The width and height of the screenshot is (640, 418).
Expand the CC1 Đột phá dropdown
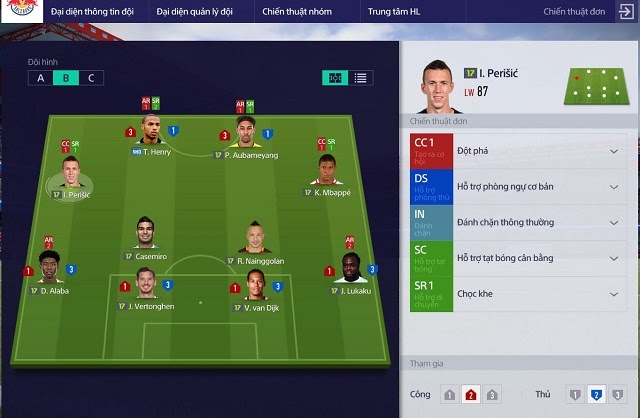coord(613,152)
